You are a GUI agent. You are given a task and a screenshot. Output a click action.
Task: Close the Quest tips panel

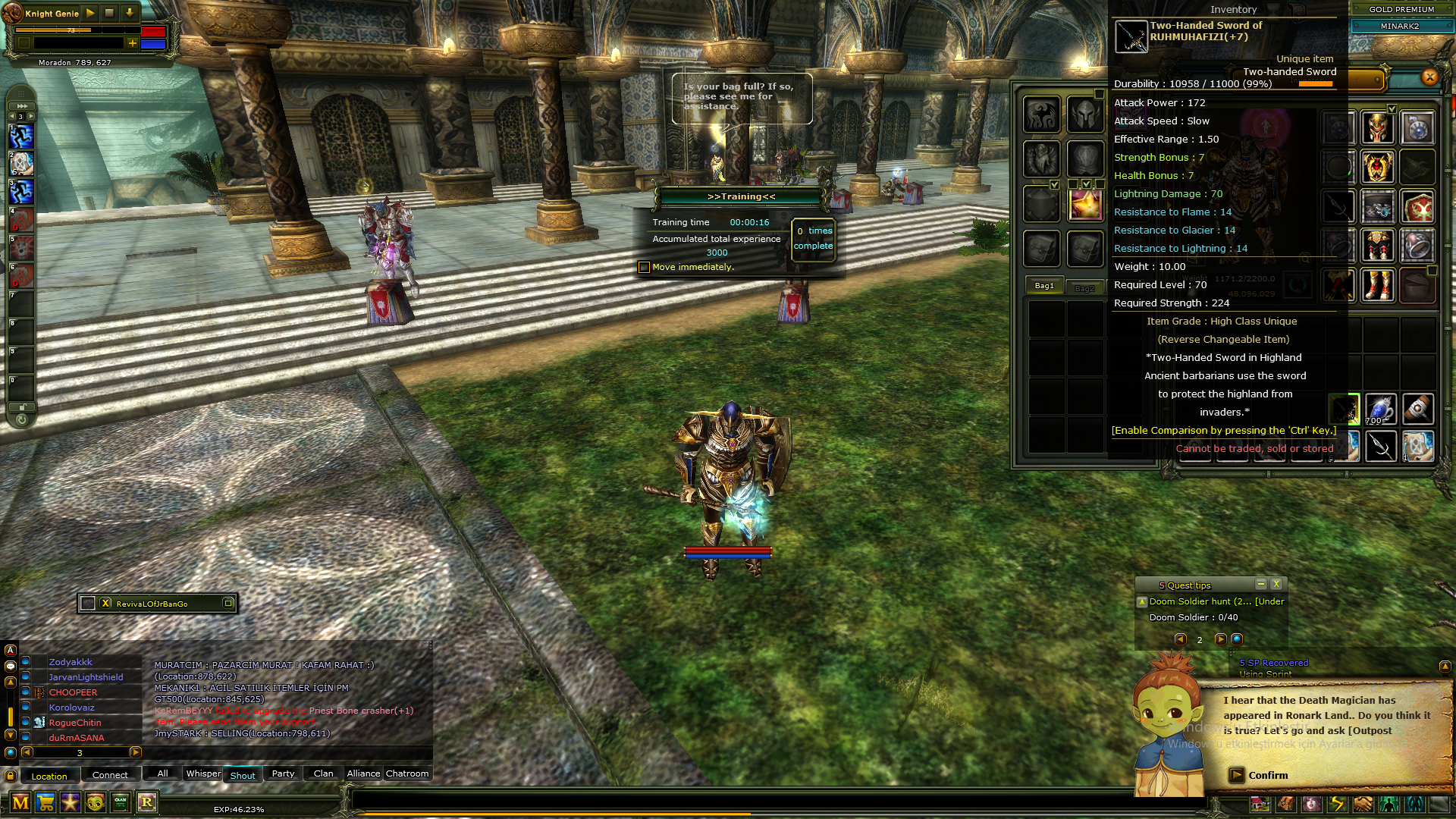click(x=1277, y=584)
